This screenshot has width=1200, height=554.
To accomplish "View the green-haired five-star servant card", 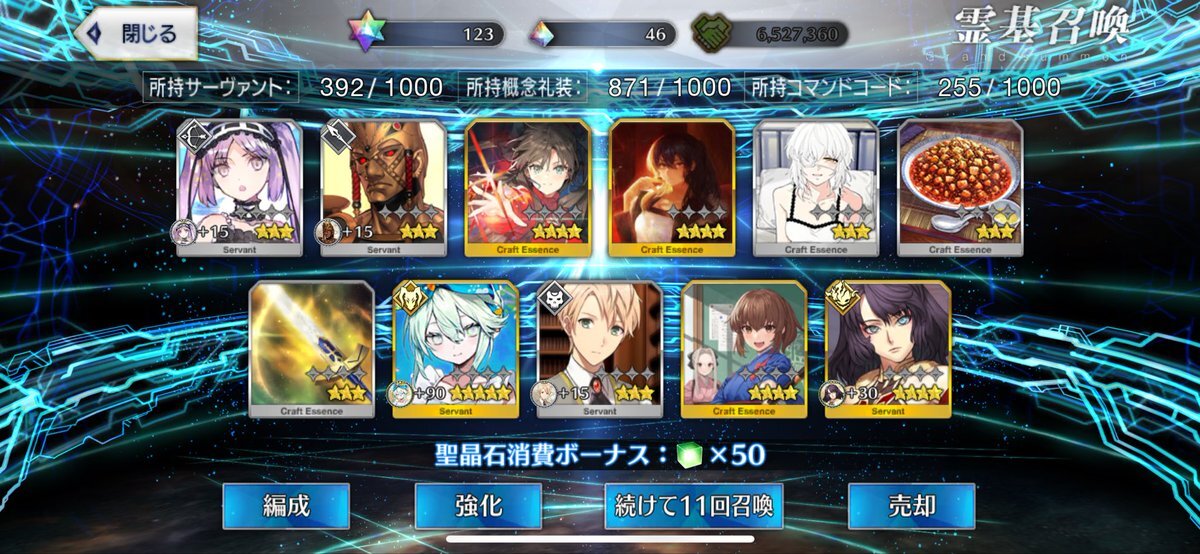I will 456,349.
